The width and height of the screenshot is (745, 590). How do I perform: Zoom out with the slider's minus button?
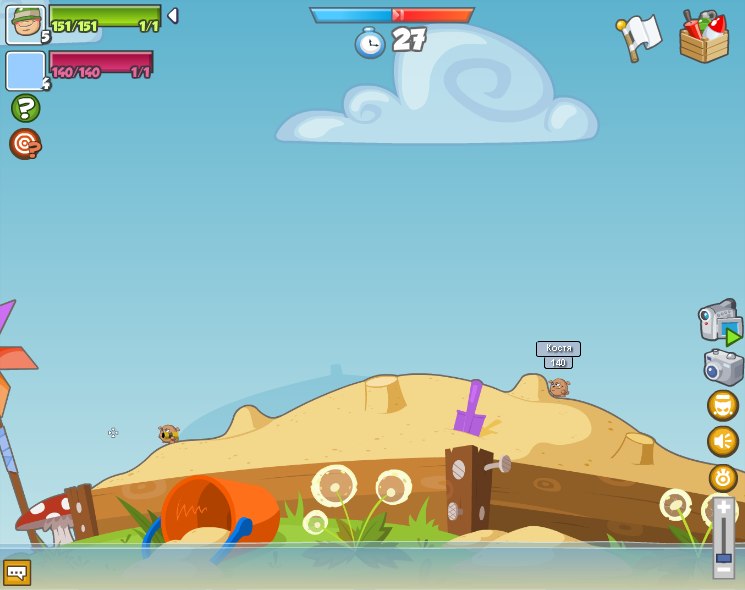coord(723,569)
